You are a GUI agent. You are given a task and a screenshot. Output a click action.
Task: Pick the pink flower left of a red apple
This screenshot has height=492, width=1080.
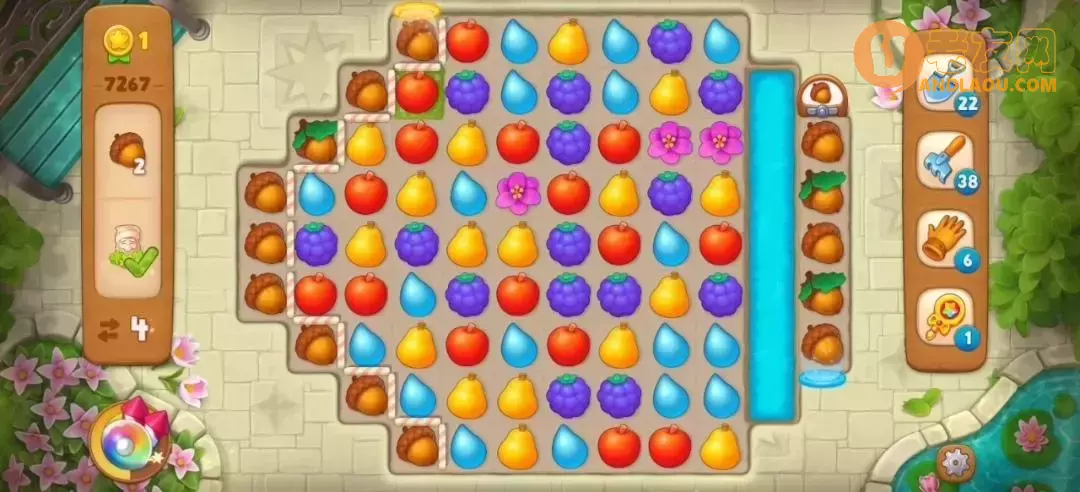click(x=517, y=192)
